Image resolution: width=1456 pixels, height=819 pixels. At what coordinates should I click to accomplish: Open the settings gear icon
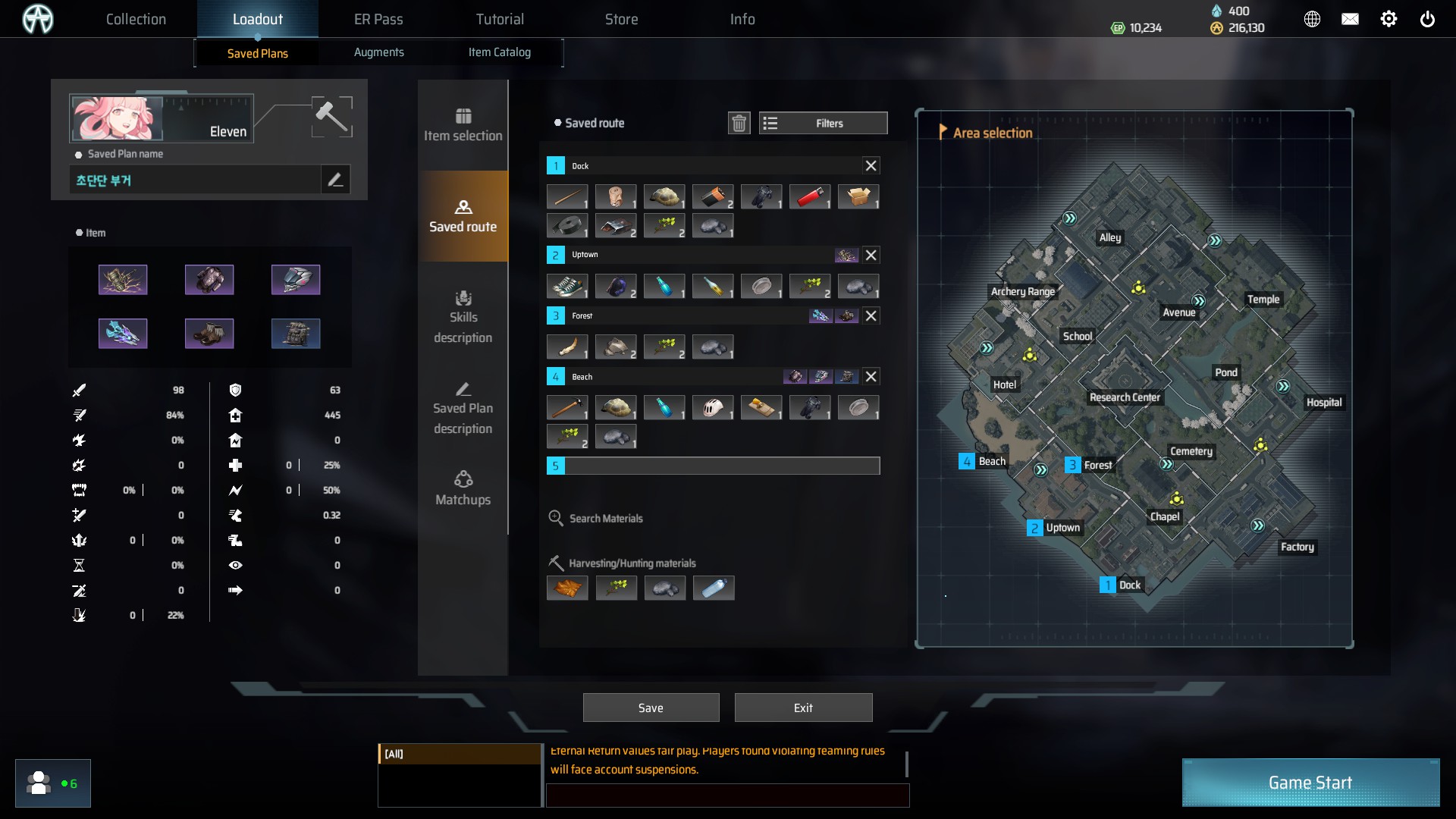point(1389,20)
